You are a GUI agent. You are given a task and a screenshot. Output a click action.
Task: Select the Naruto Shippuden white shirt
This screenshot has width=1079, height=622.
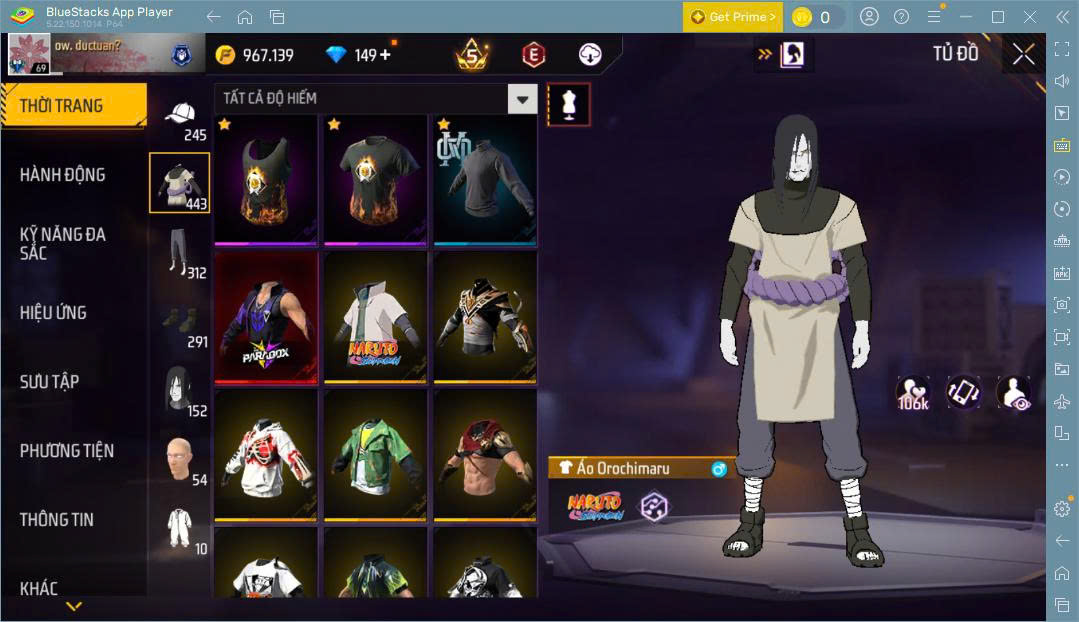[x=375, y=318]
